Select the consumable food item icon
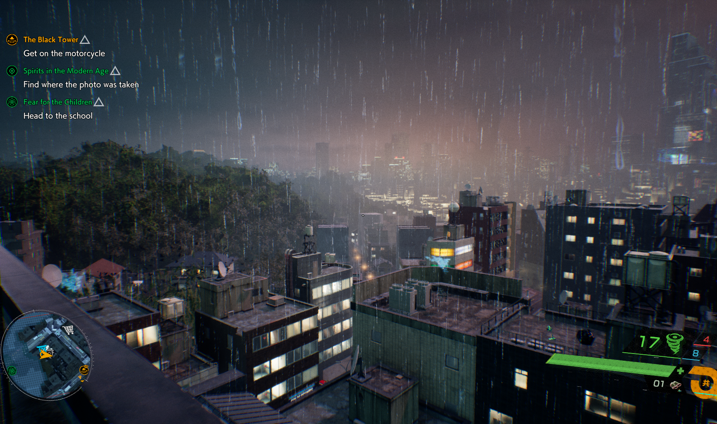717x424 pixels. (676, 385)
